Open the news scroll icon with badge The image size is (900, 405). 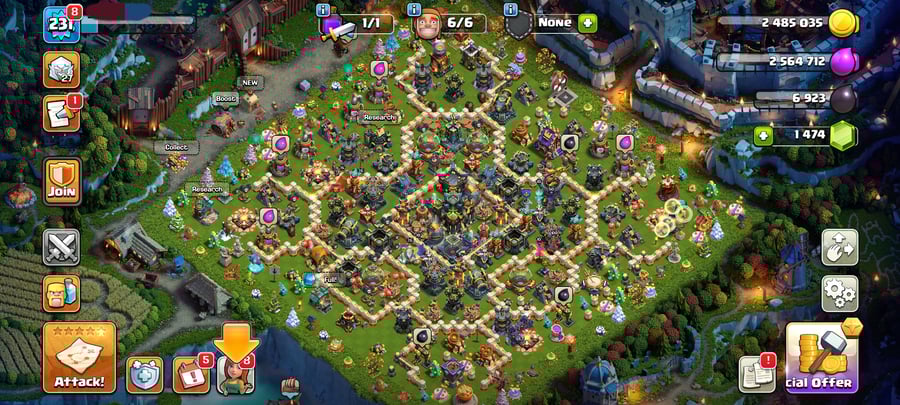61,114
